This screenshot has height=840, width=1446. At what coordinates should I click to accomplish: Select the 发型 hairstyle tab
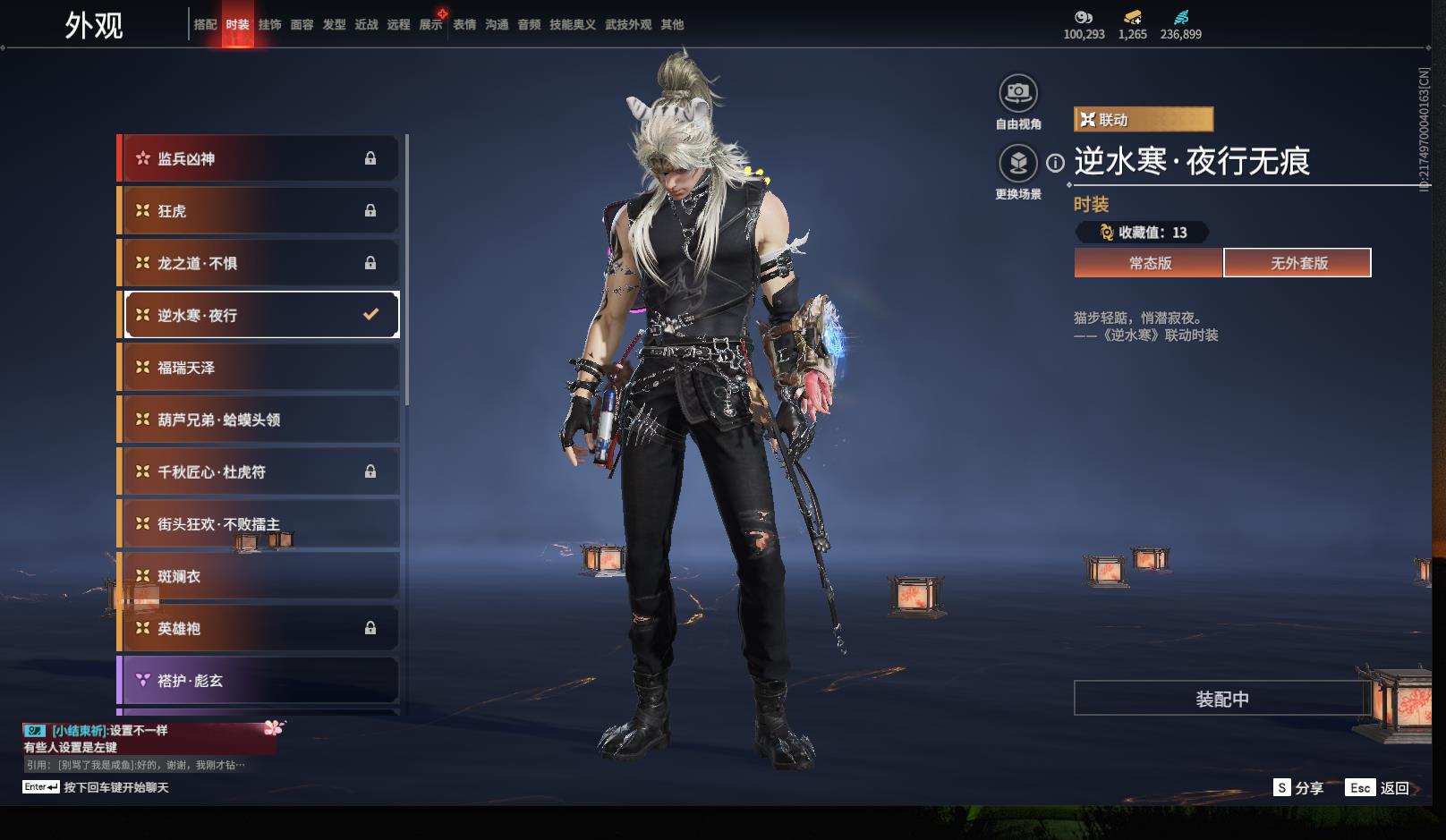point(334,25)
